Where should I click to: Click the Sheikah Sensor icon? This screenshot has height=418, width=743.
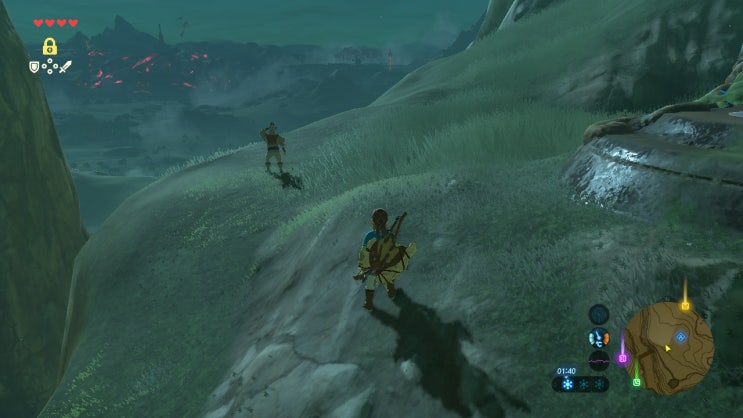[x=599, y=314]
